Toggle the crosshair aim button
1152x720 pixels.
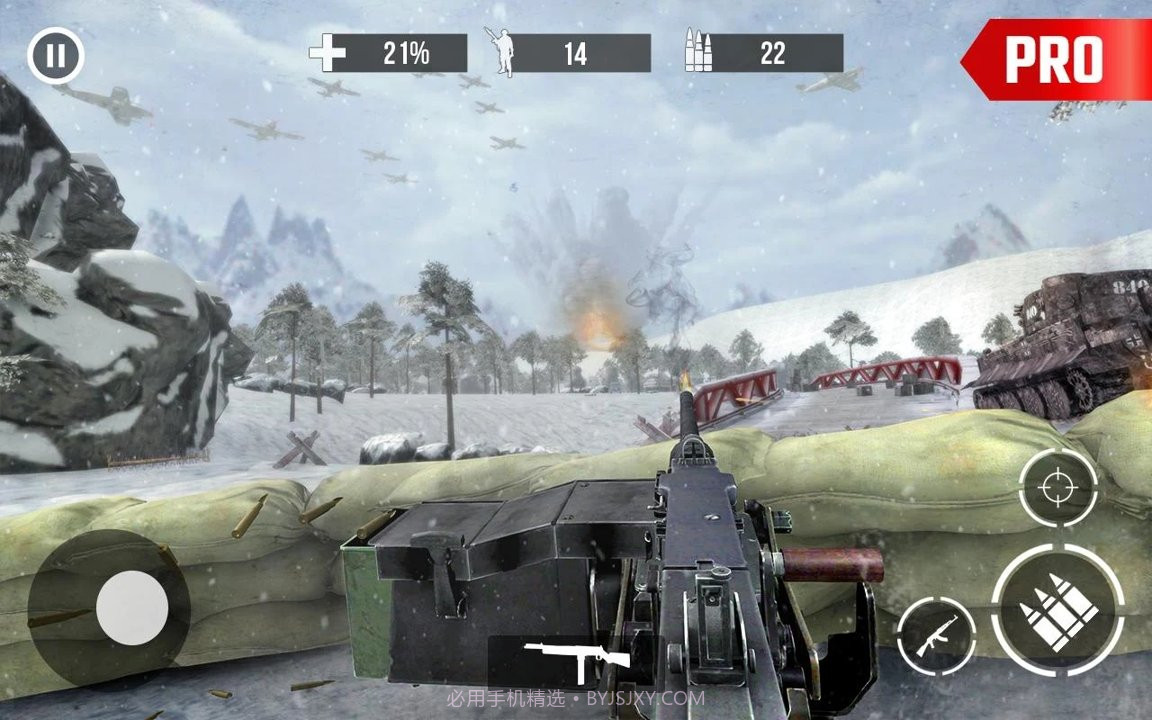tap(1057, 488)
